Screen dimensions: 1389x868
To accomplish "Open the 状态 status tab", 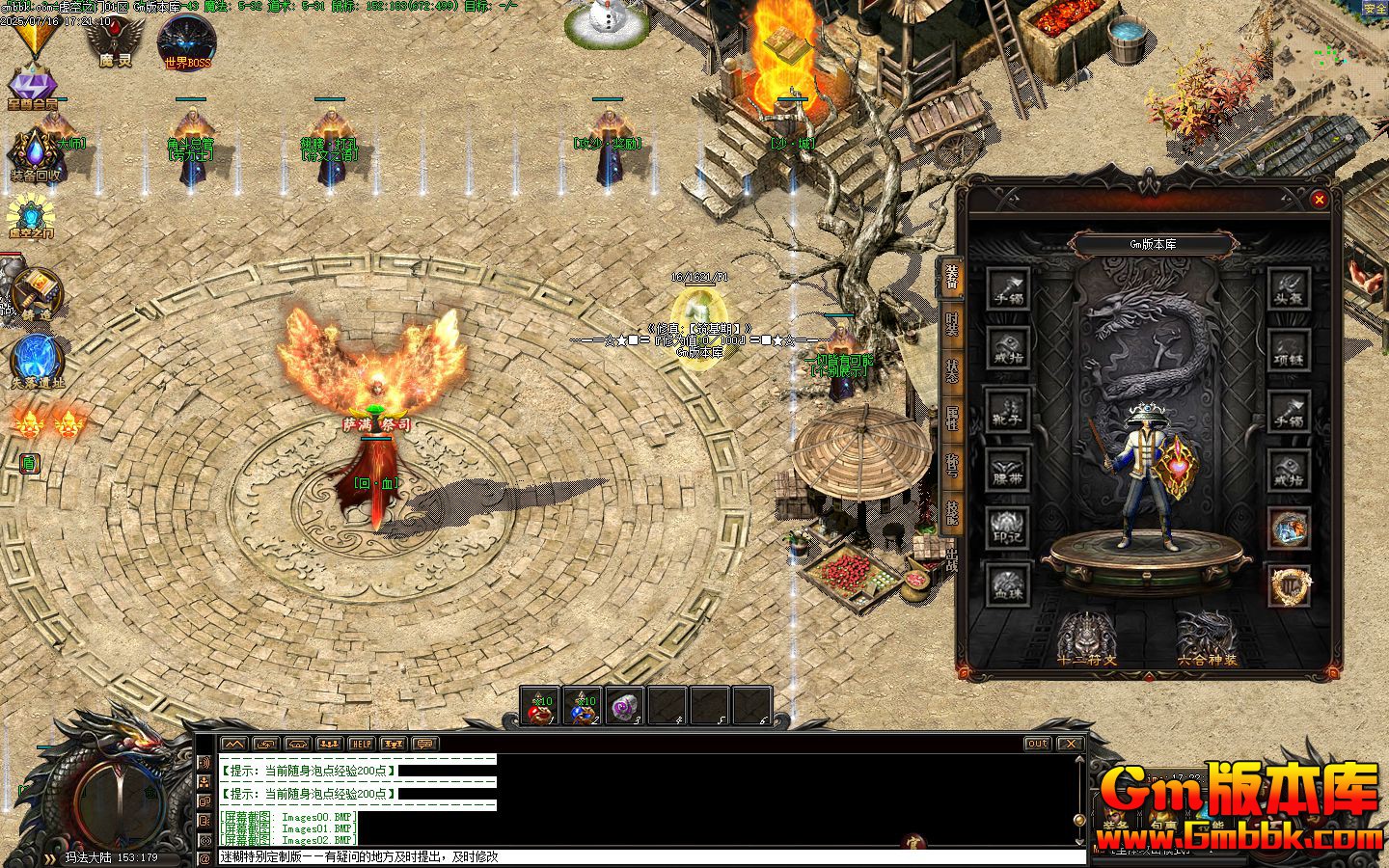I will (952, 371).
